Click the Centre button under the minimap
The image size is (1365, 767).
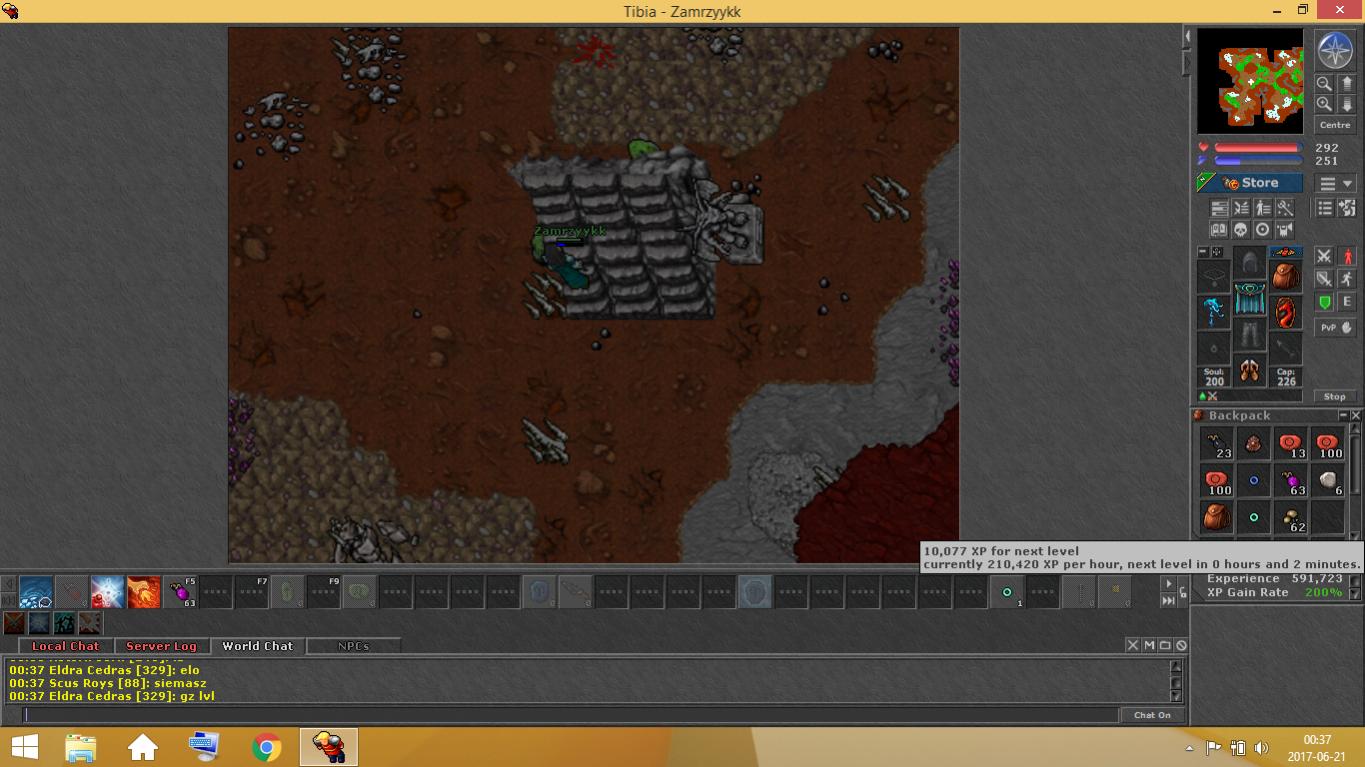click(x=1334, y=125)
